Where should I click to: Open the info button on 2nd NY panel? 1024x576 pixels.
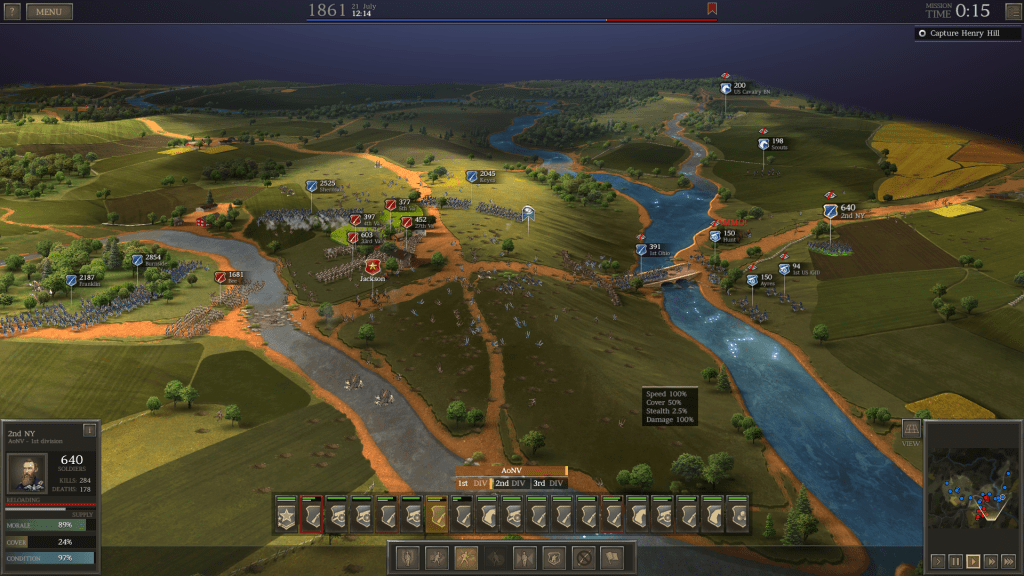point(90,430)
